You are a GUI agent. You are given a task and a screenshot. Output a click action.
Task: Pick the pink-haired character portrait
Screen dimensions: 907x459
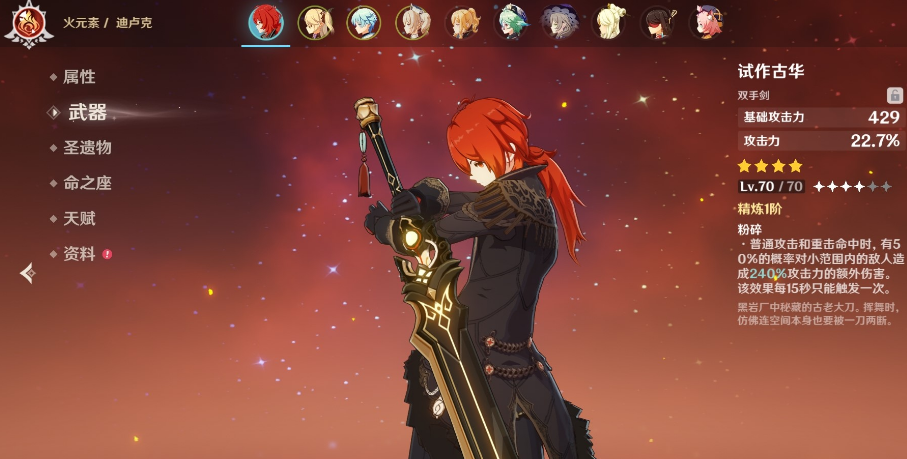[x=708, y=22]
